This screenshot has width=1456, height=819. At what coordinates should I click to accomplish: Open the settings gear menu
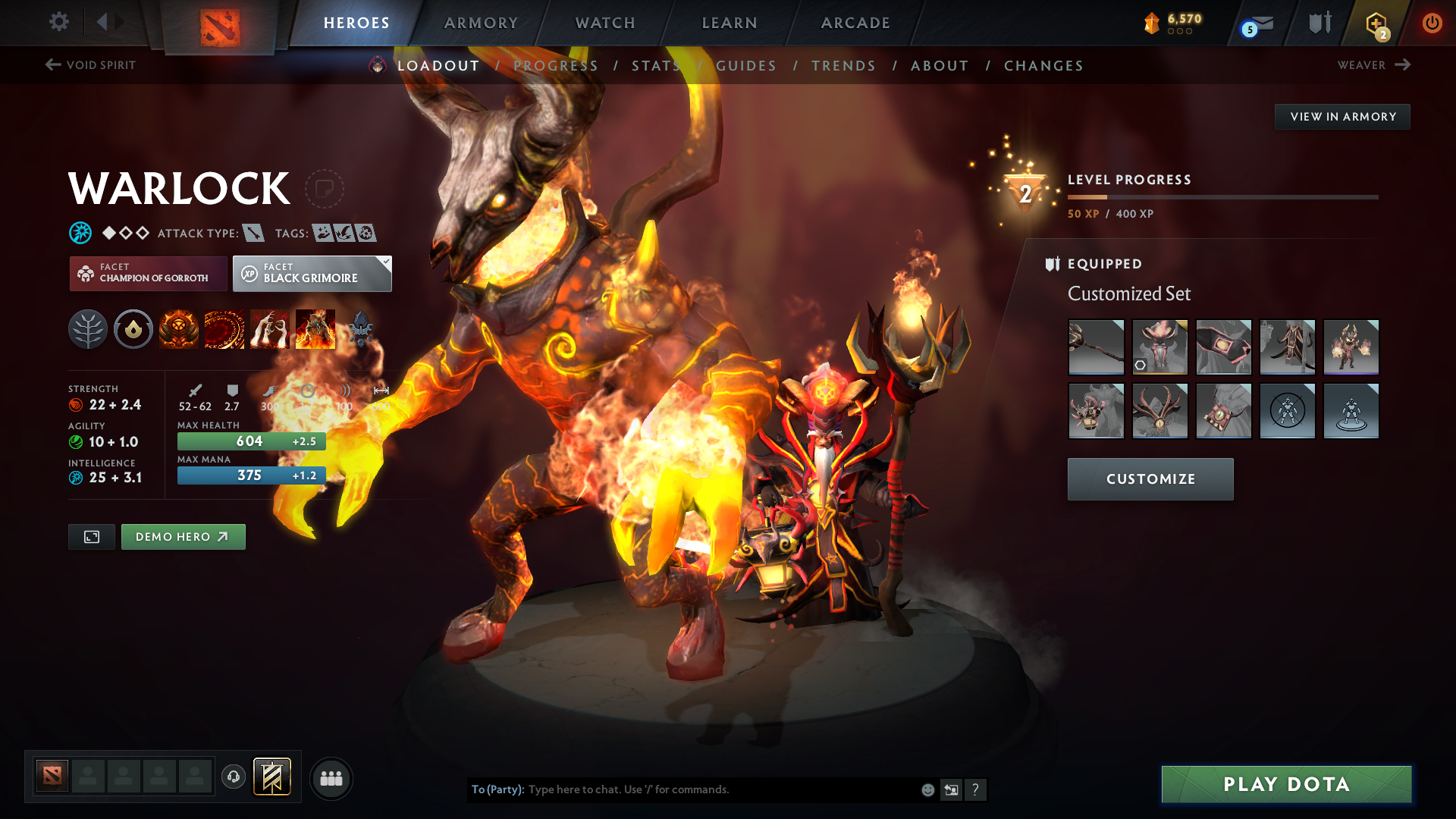[58, 22]
